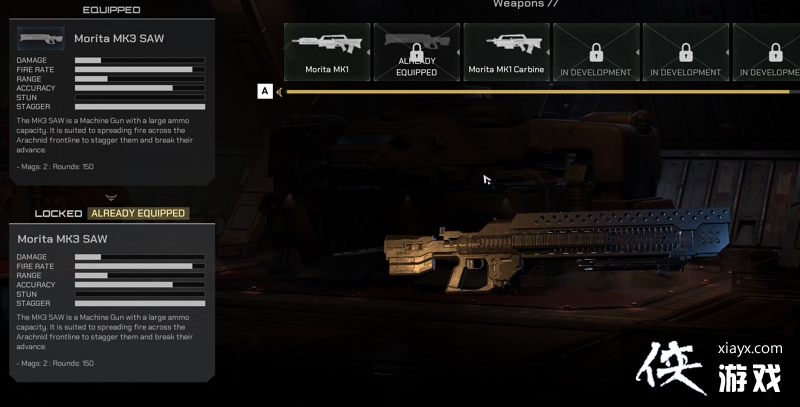Select the Morita MK1 weapon tile
This screenshot has height=407, width=800.
328,52
